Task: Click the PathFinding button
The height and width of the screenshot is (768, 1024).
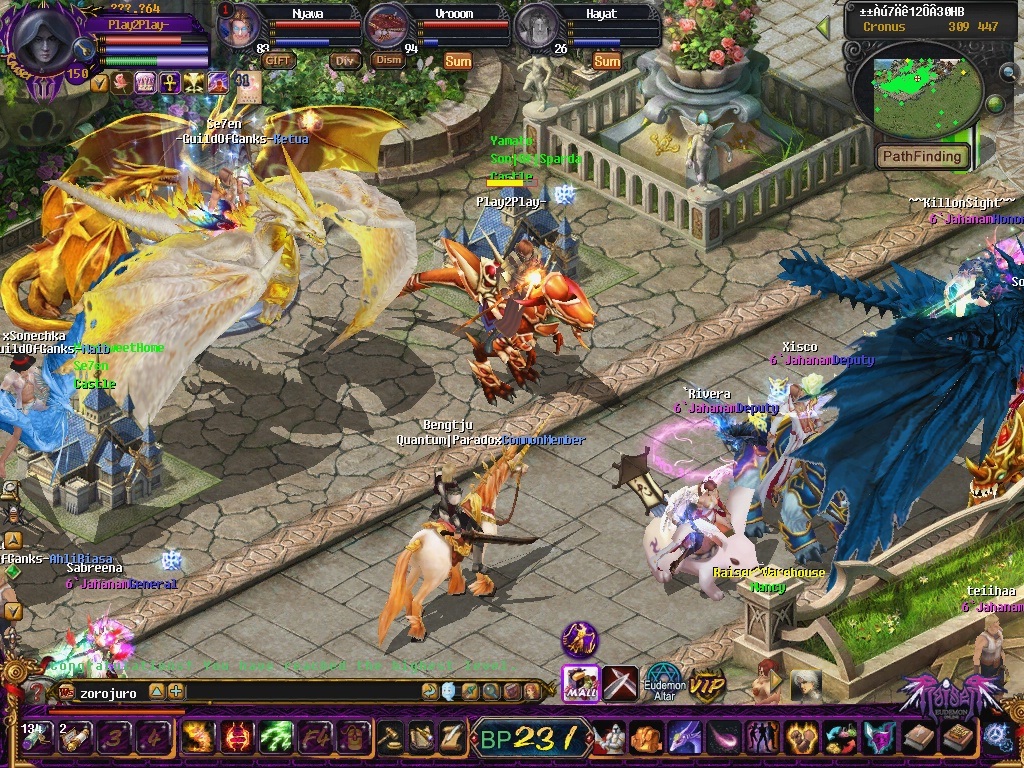Action: point(923,156)
